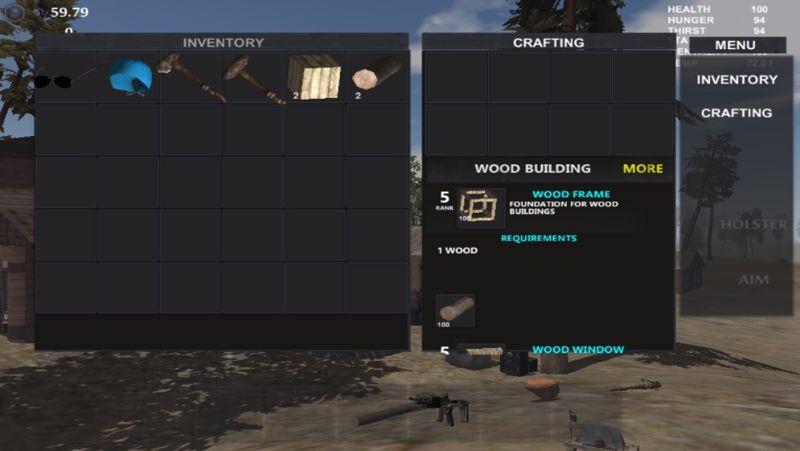Select the stone hatchet inventory slot
Image resolution: width=800 pixels, height=451 pixels.
tap(191, 77)
